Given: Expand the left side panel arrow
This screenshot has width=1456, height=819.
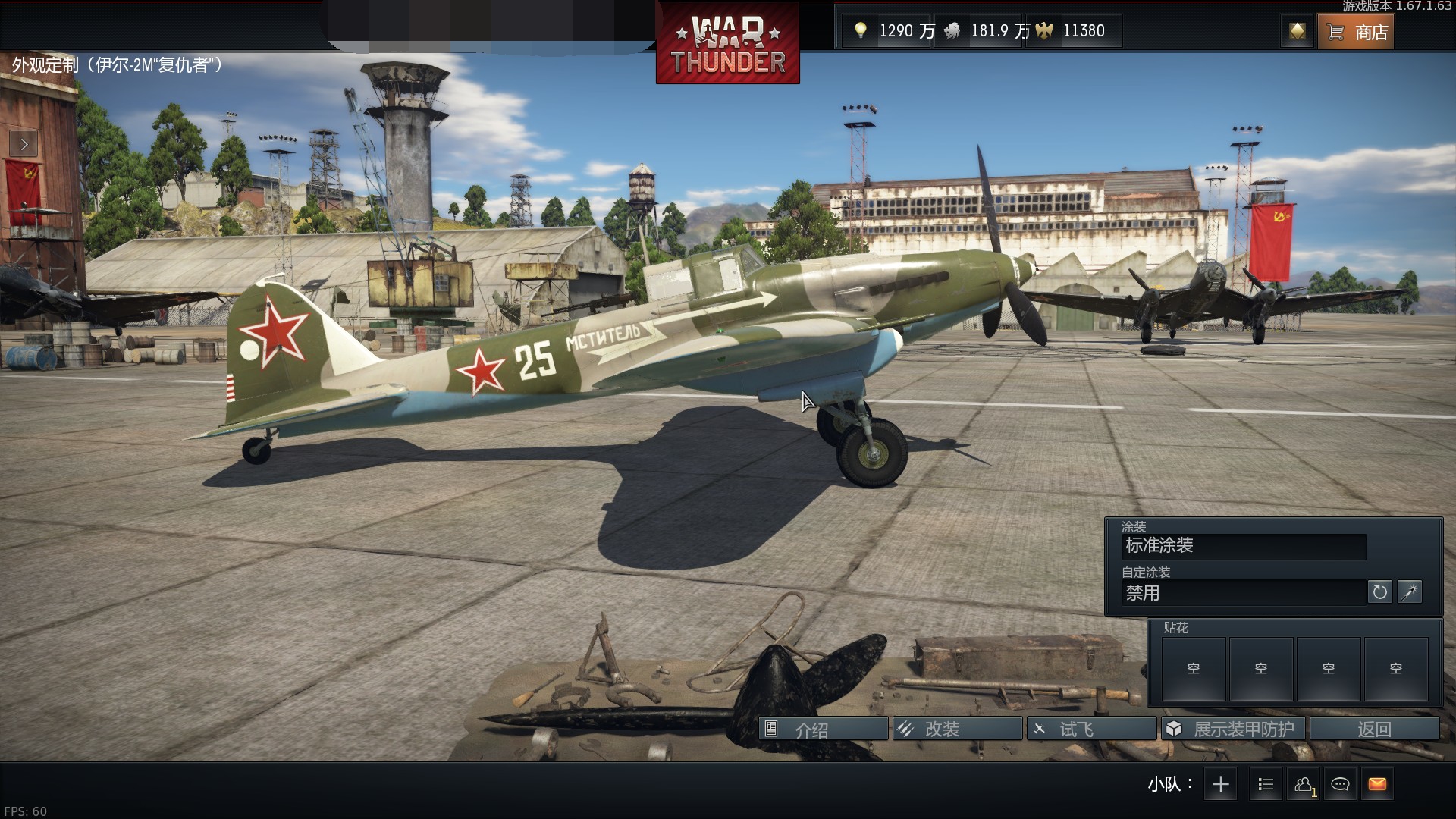Looking at the screenshot, I should point(24,143).
